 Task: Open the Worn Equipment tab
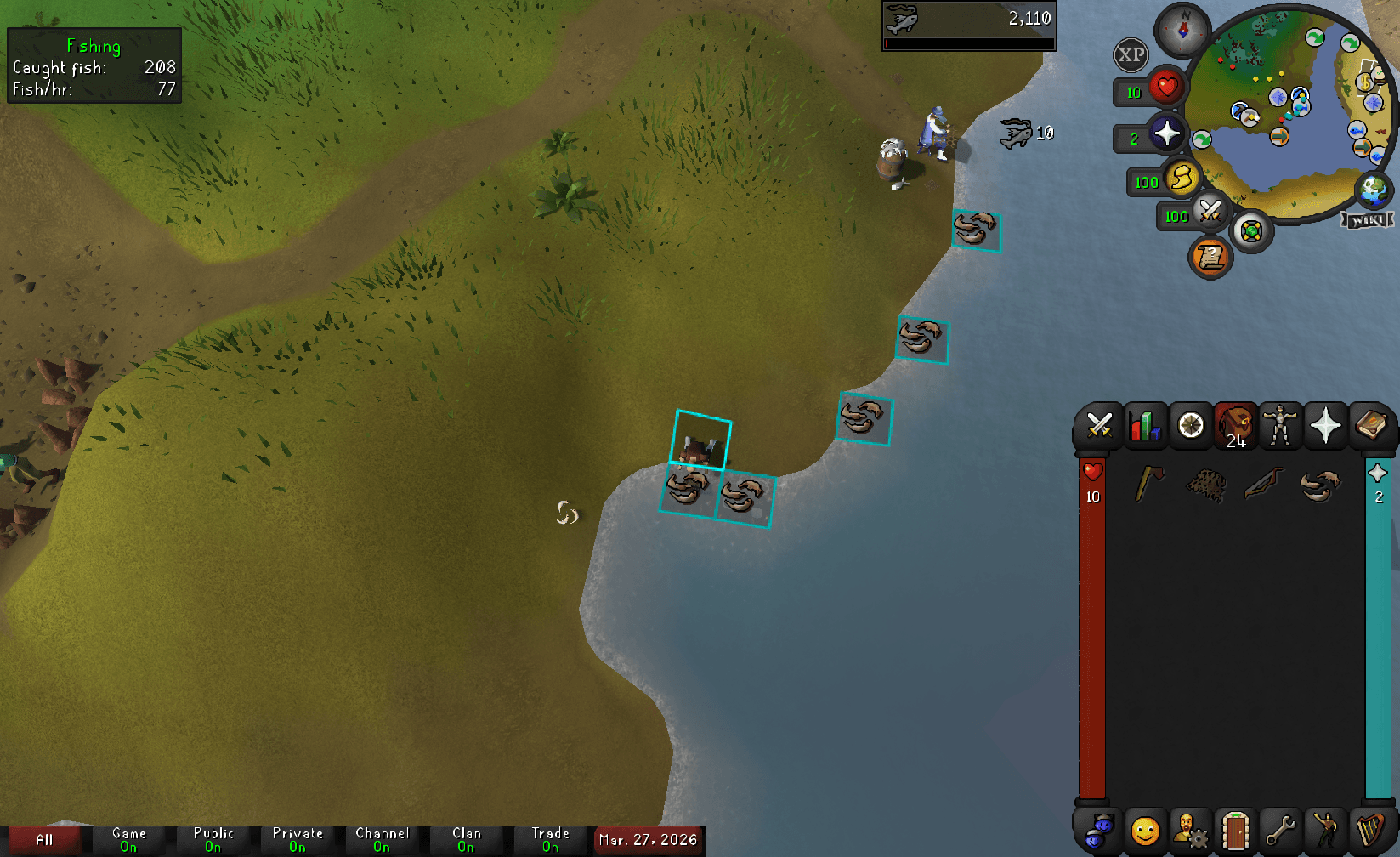coord(1281,426)
